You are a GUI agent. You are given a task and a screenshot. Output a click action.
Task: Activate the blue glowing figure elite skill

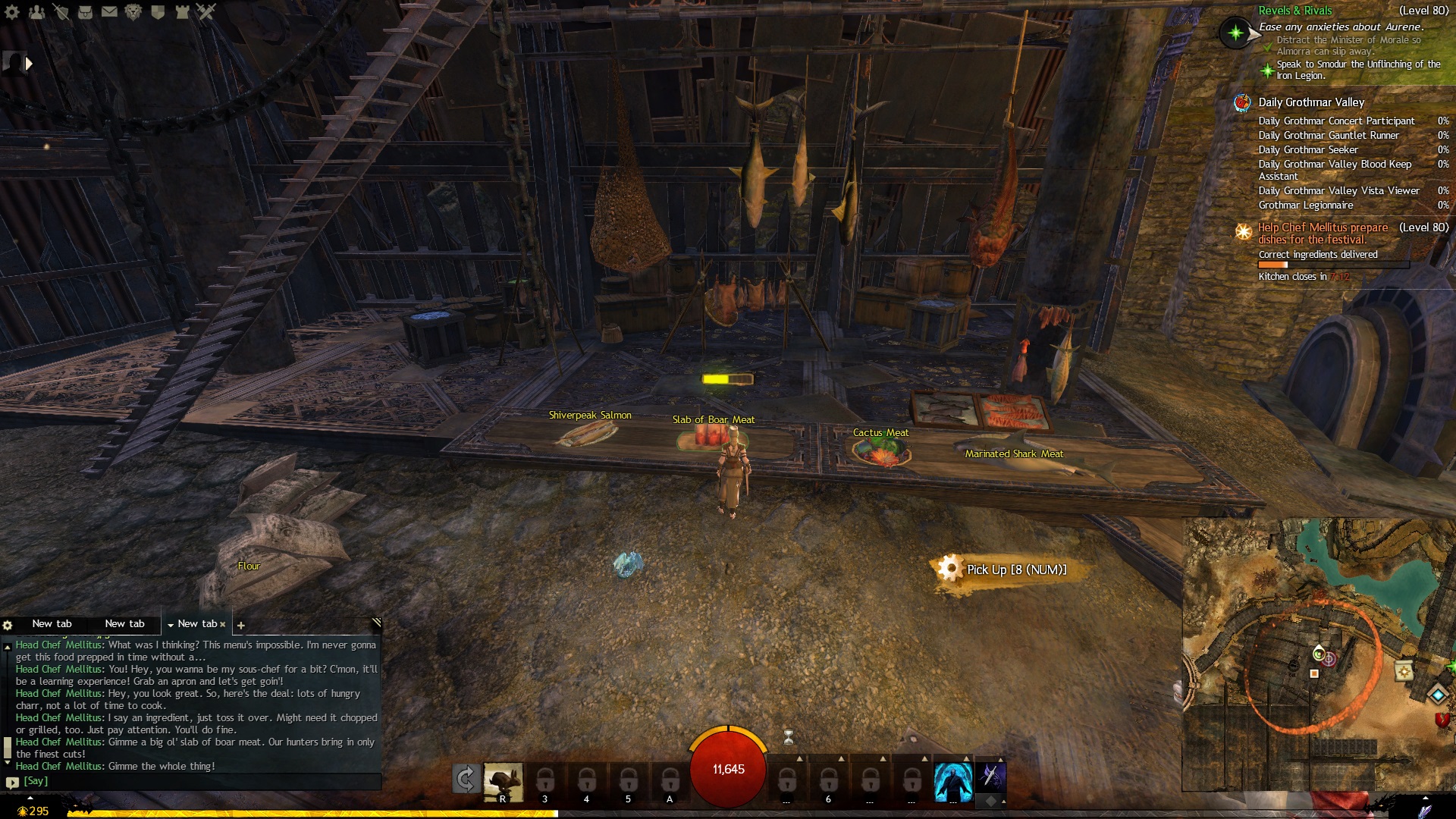click(952, 782)
